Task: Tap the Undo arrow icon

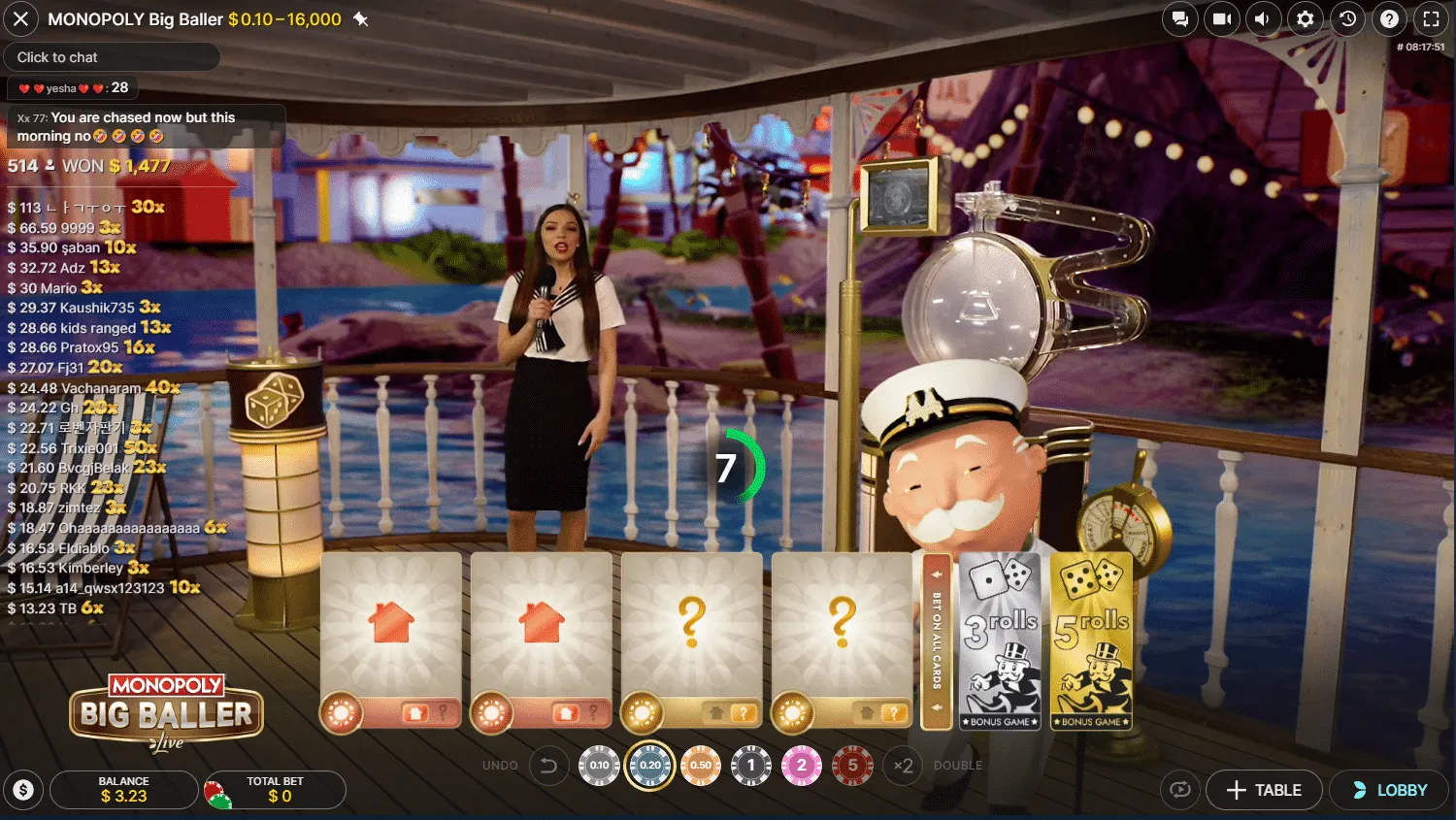Action: coord(549,765)
